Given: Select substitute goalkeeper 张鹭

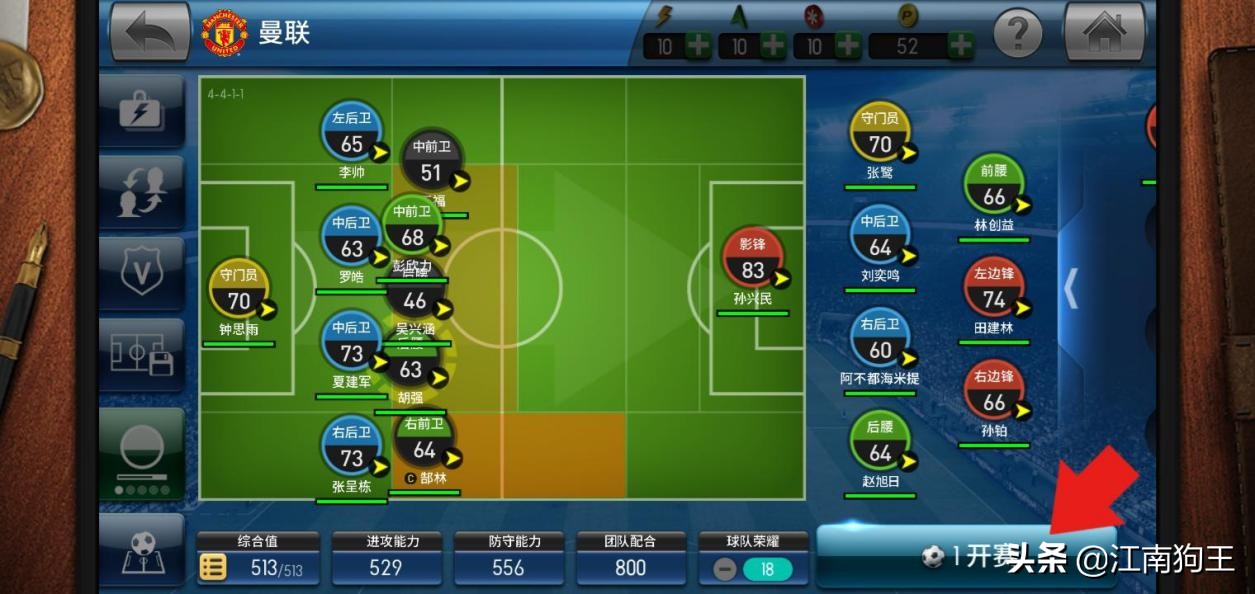Looking at the screenshot, I should tap(880, 134).
